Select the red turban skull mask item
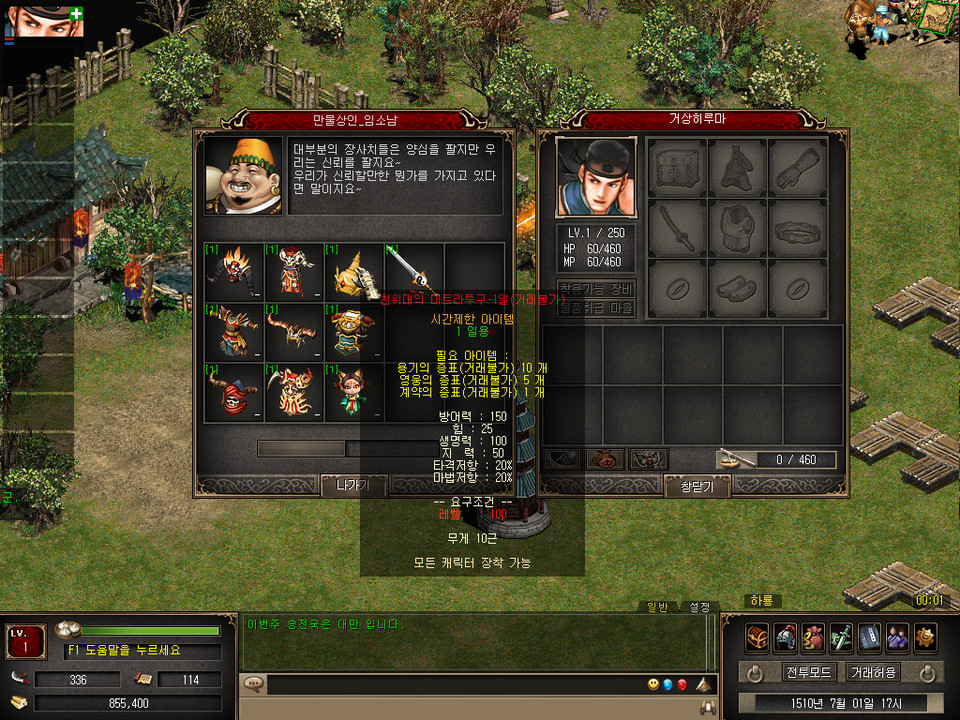Screen dimensions: 960x720 pyautogui.click(x=234, y=391)
